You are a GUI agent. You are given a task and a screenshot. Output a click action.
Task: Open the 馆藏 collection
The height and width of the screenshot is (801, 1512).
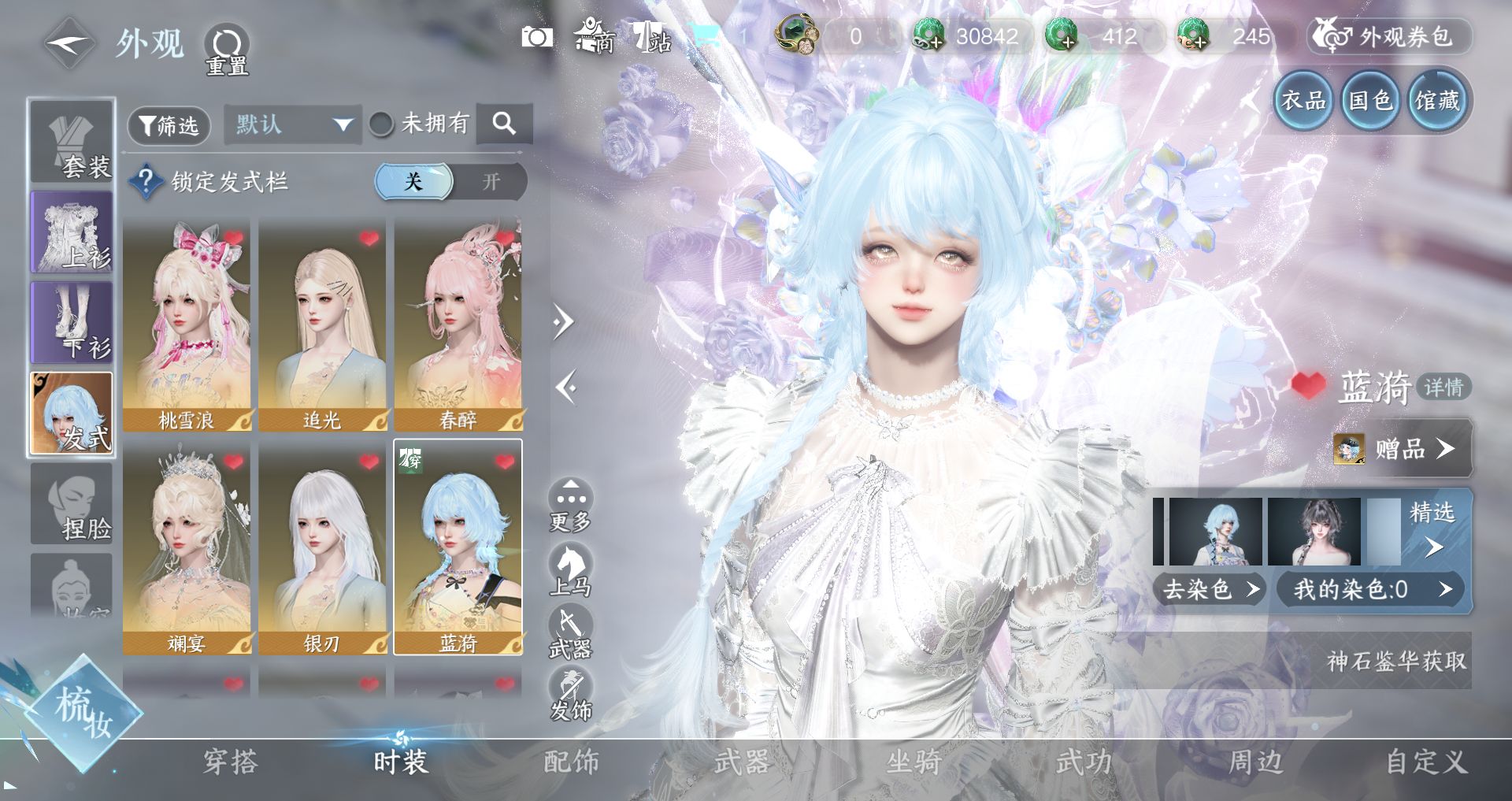click(1437, 101)
